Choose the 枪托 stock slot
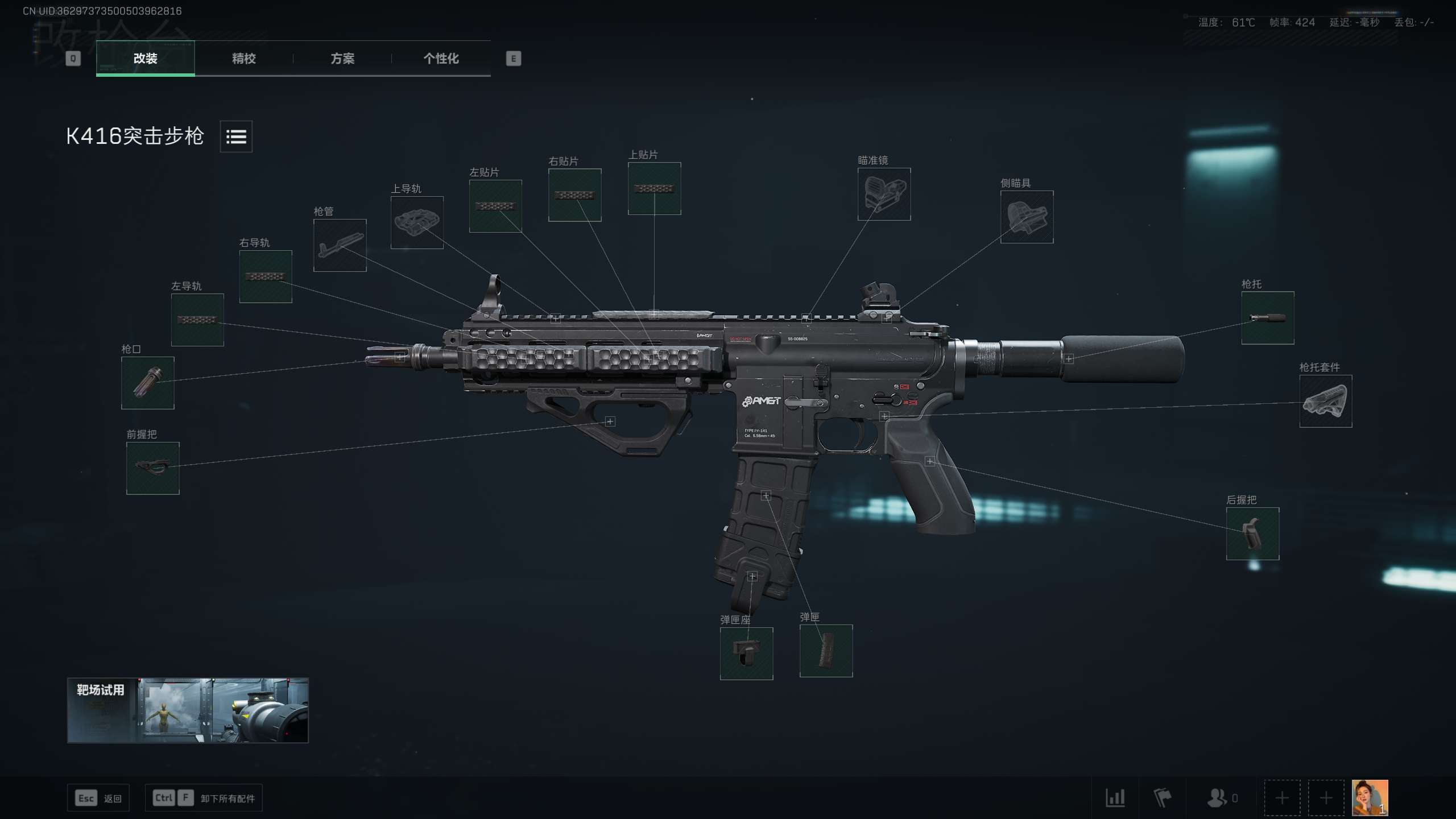 coord(1267,318)
